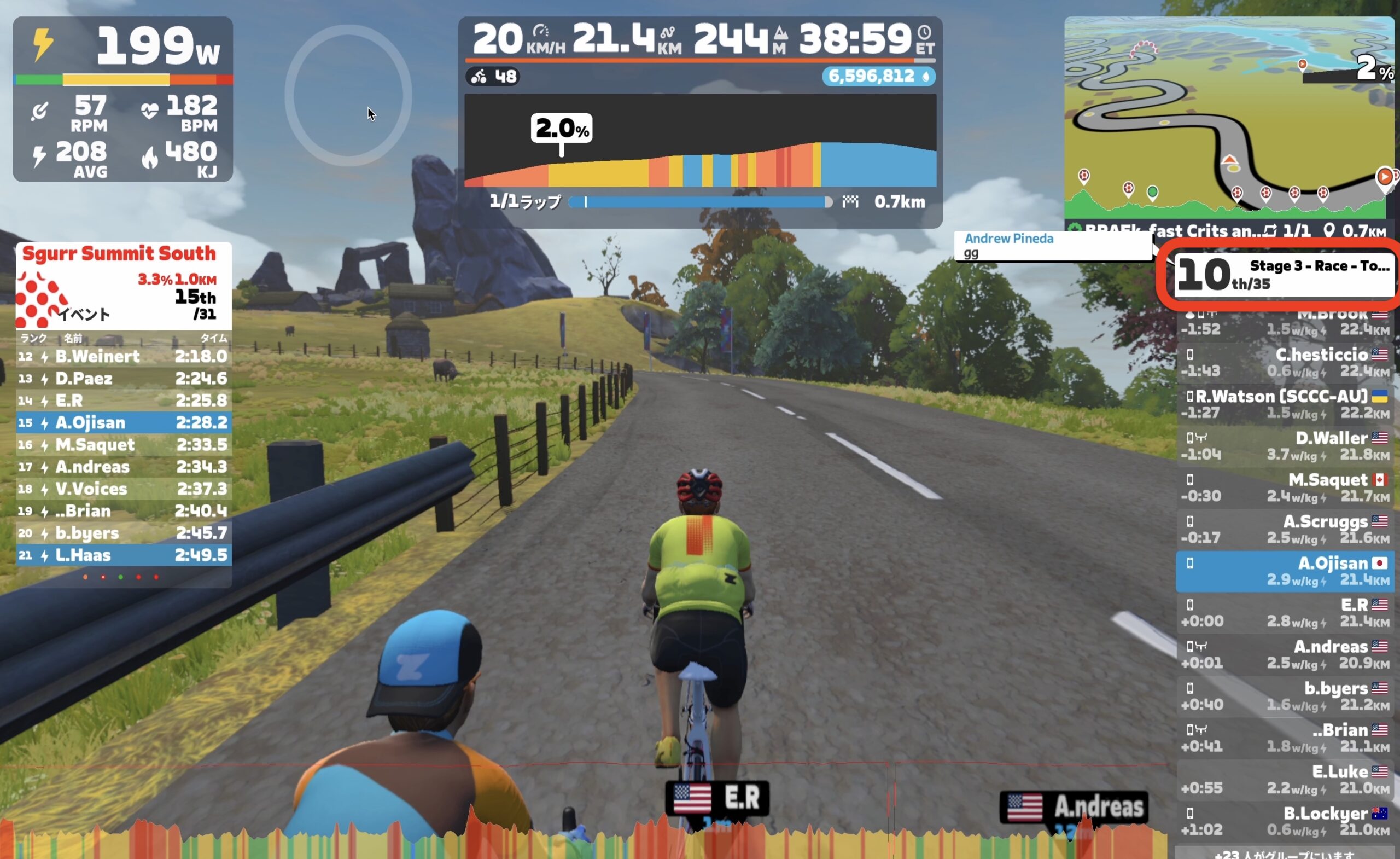Pick E.Luke from the nearby riders list
Screen dimensions: 1400x859
coord(1284,780)
